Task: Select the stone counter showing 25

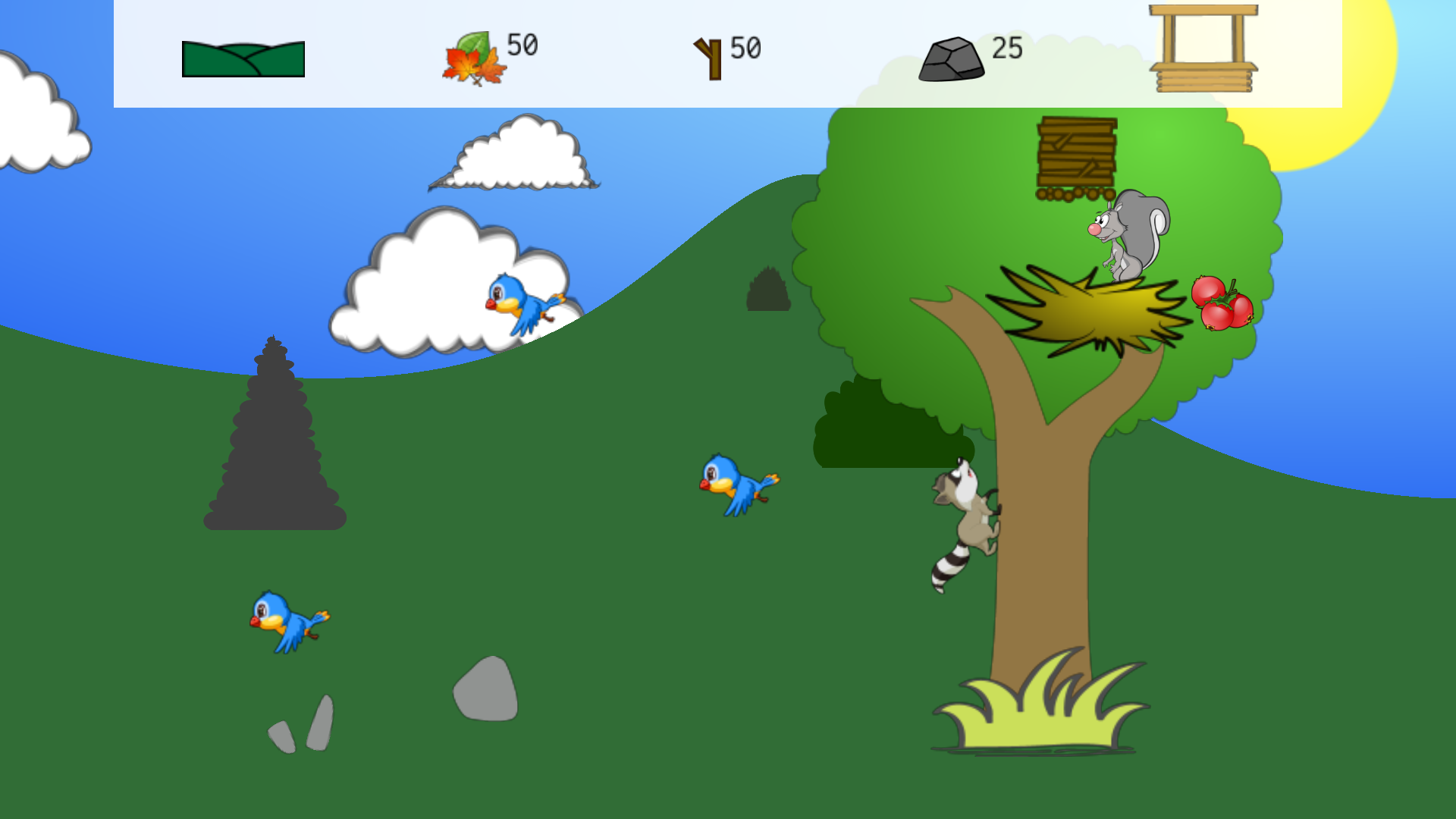Action: coord(1007,50)
